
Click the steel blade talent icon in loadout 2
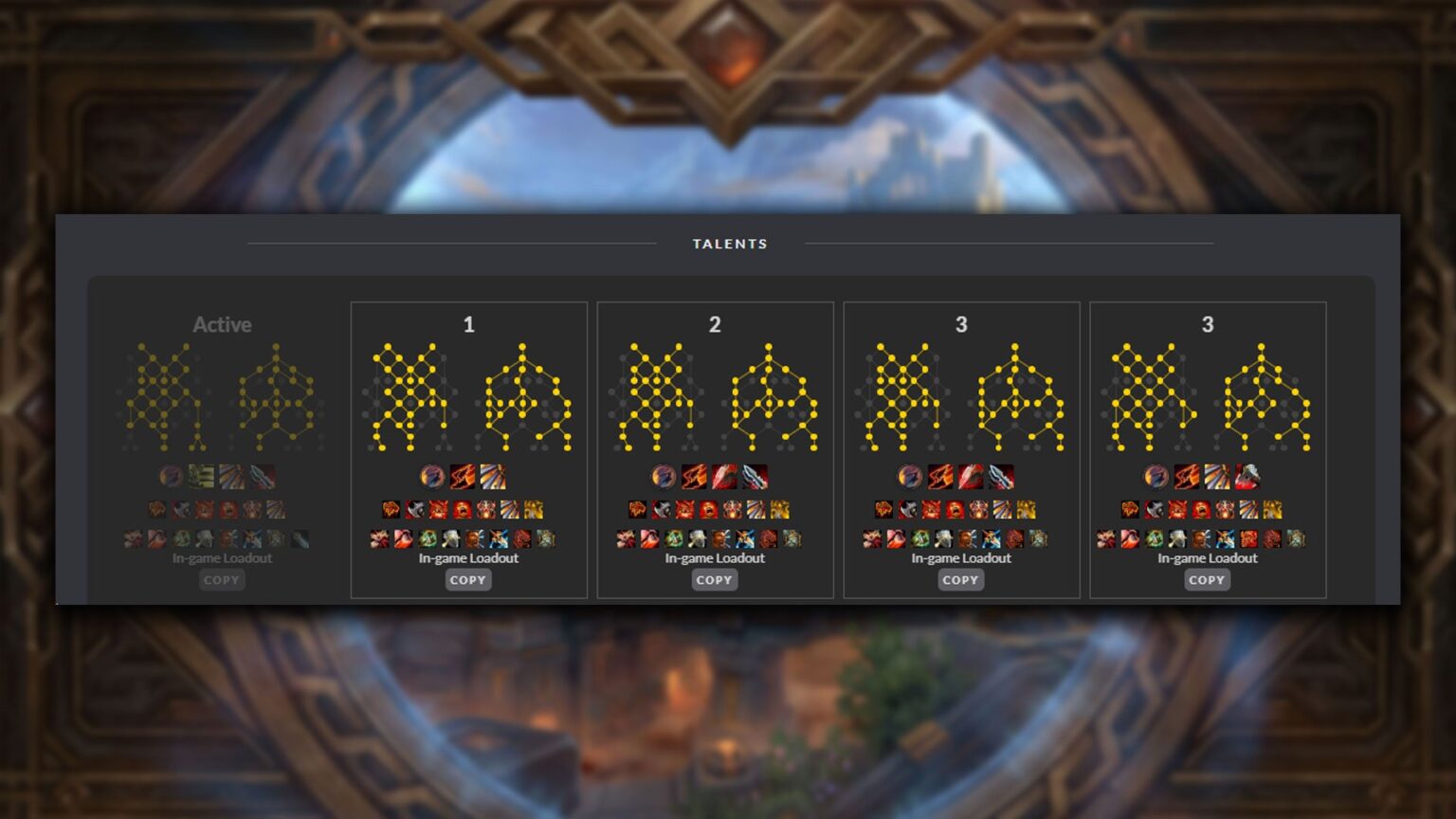click(755, 476)
